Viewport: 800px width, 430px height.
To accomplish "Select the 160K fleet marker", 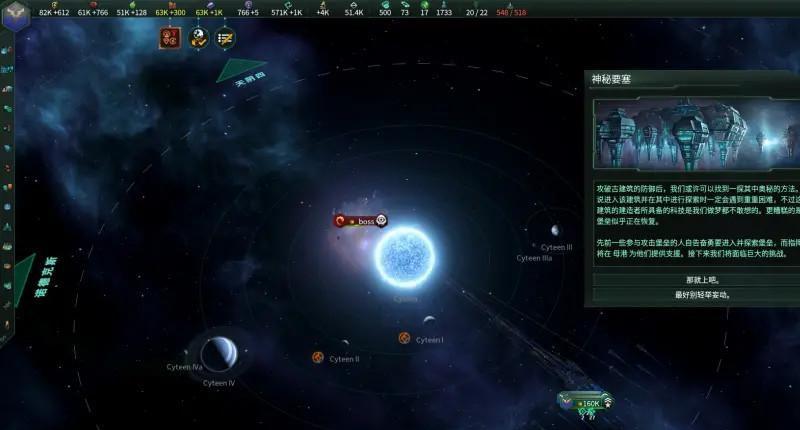I will pos(587,404).
